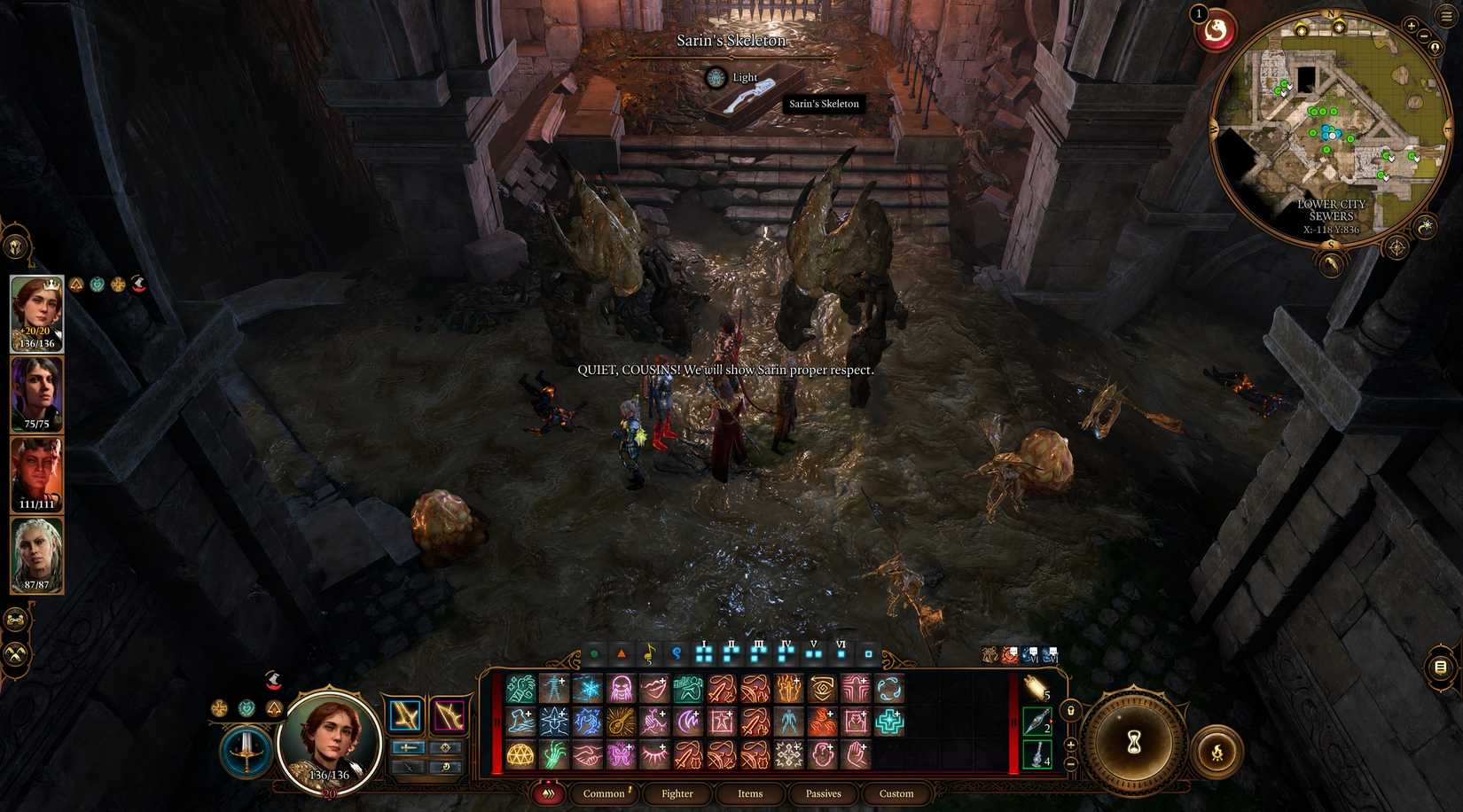Image resolution: width=1463 pixels, height=812 pixels.
Task: Open the journal icon at right edge
Action: (1441, 667)
